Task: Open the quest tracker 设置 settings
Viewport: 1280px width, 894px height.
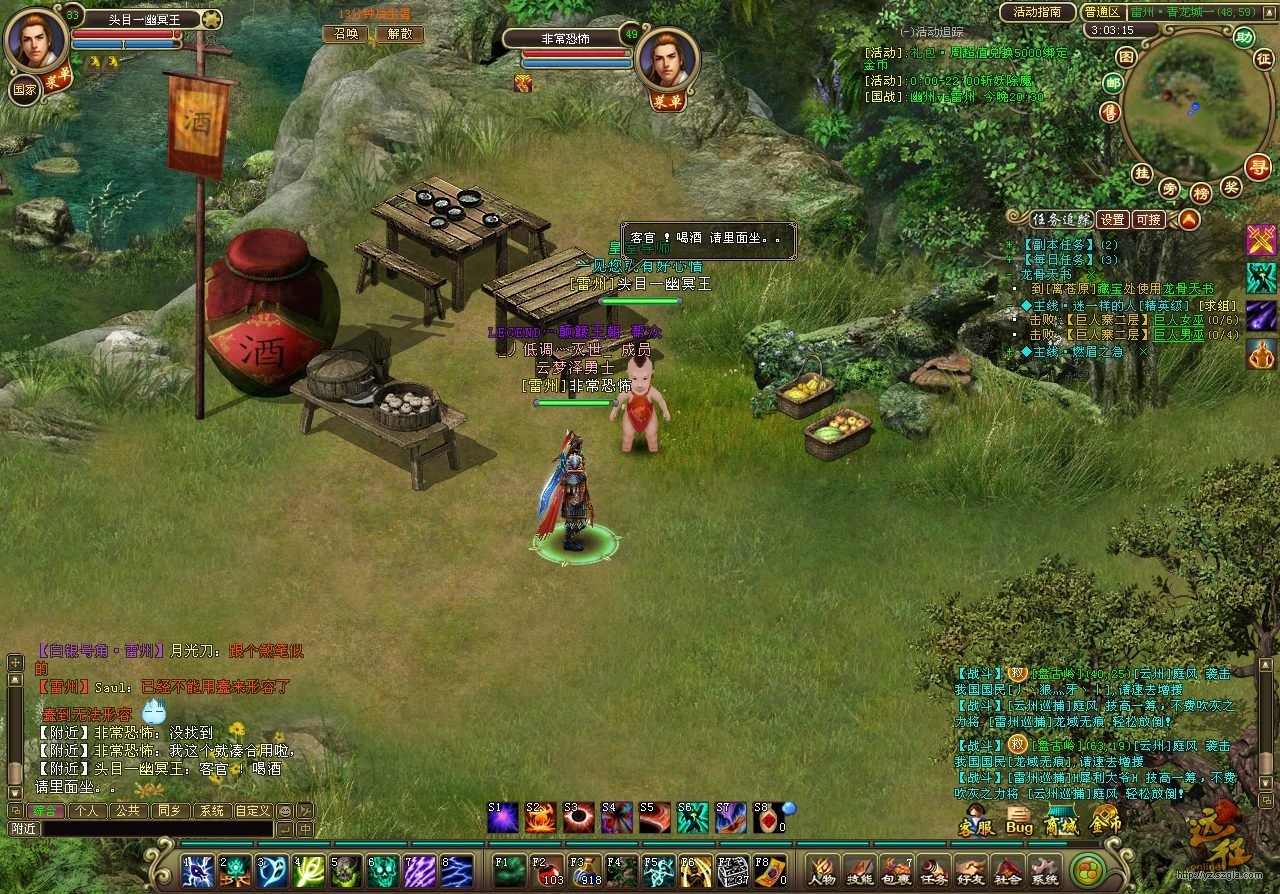Action: pyautogui.click(x=1113, y=219)
